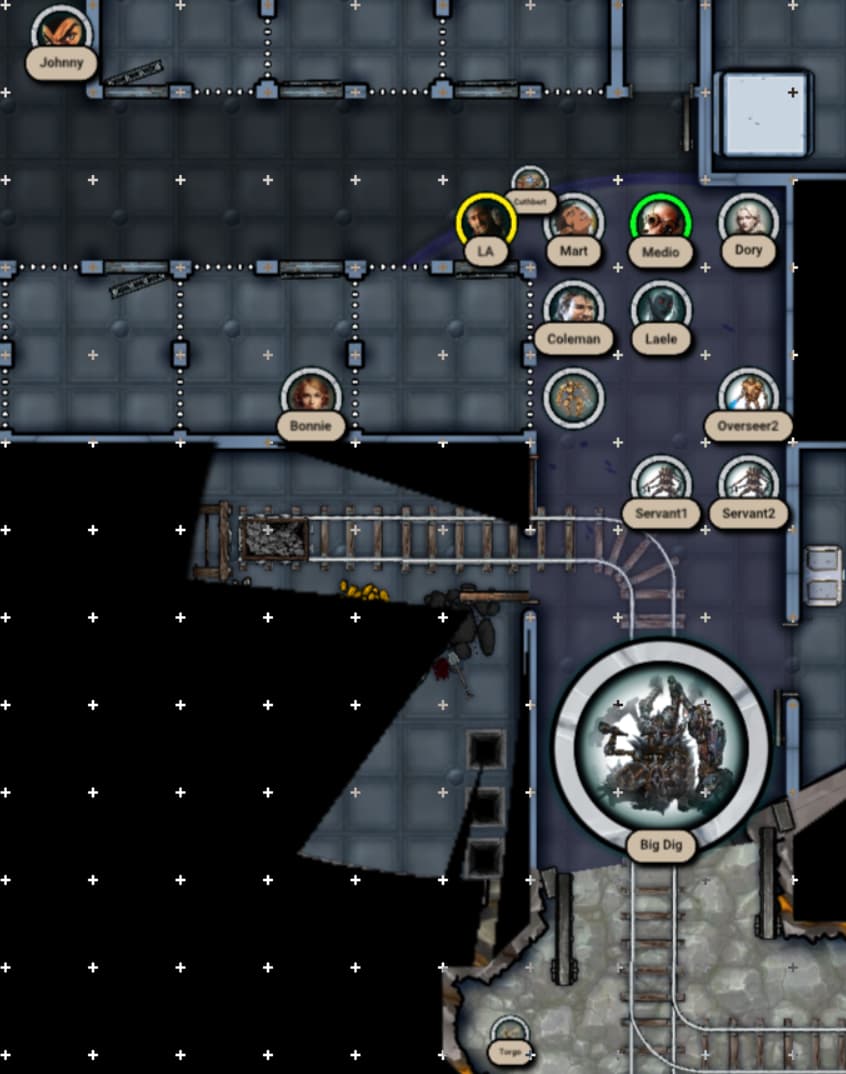The height and width of the screenshot is (1074, 846).
Task: Select the small Cuthbert token
Action: [x=530, y=184]
